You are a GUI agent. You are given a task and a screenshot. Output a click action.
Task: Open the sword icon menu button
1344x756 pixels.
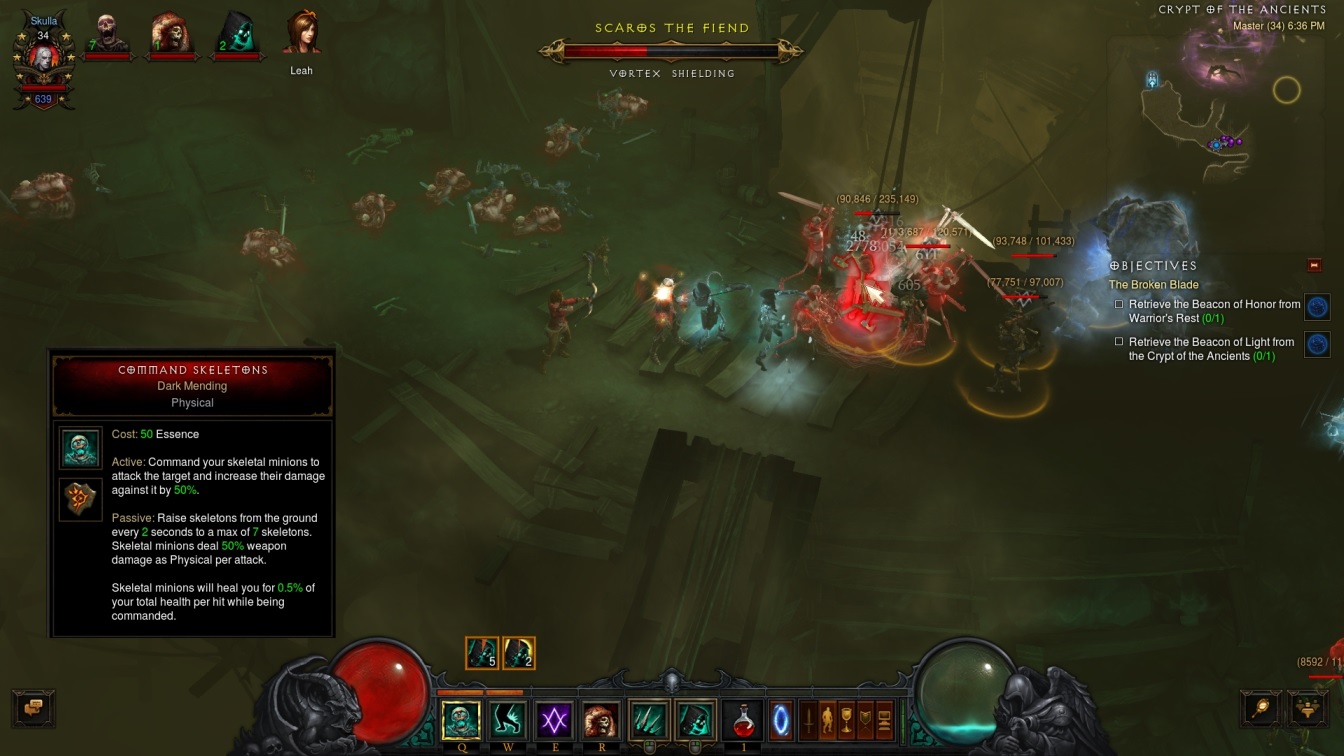[809, 720]
